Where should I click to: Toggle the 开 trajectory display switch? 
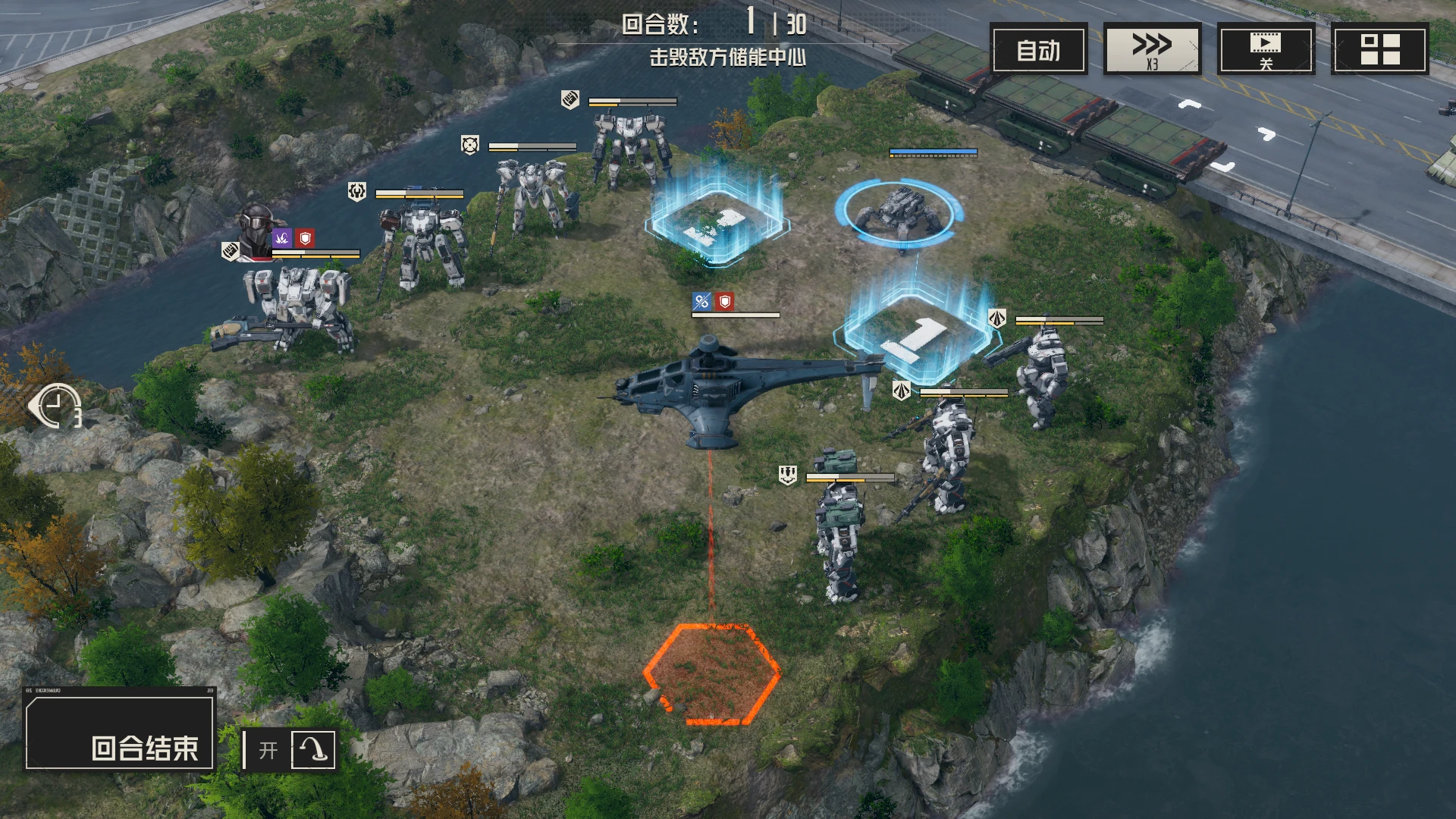point(290,749)
